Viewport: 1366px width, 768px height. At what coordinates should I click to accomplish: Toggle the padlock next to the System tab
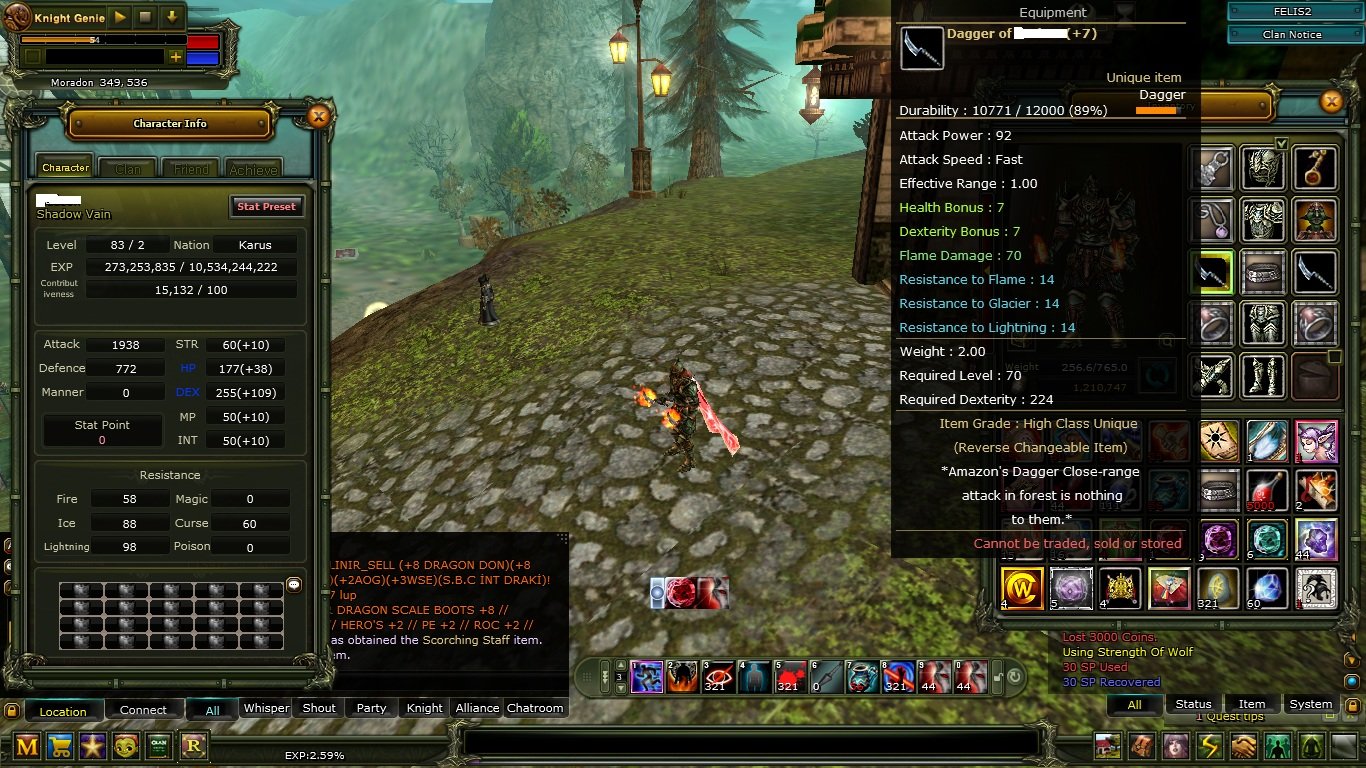pos(1353,705)
